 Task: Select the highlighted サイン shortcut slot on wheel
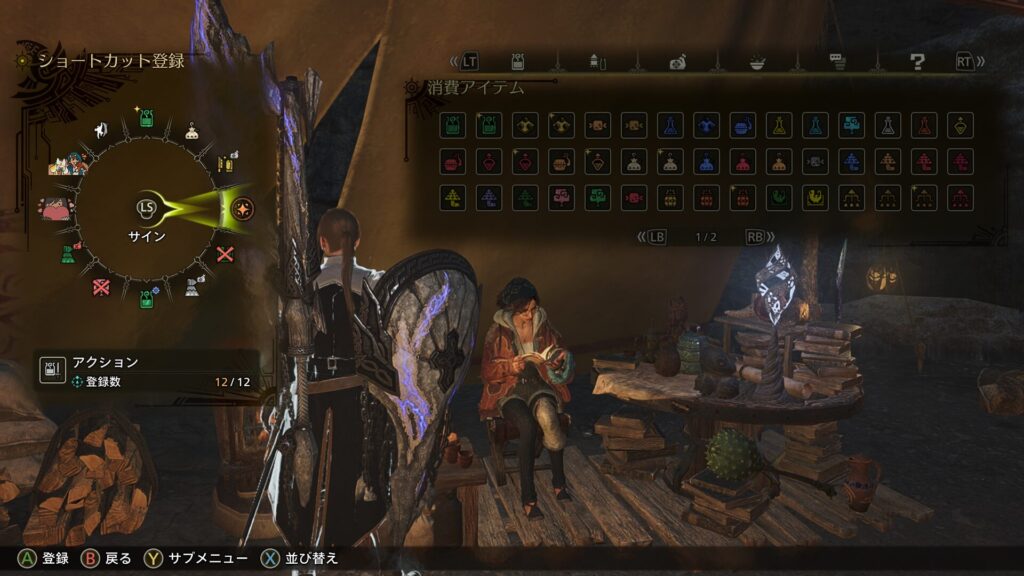point(240,208)
